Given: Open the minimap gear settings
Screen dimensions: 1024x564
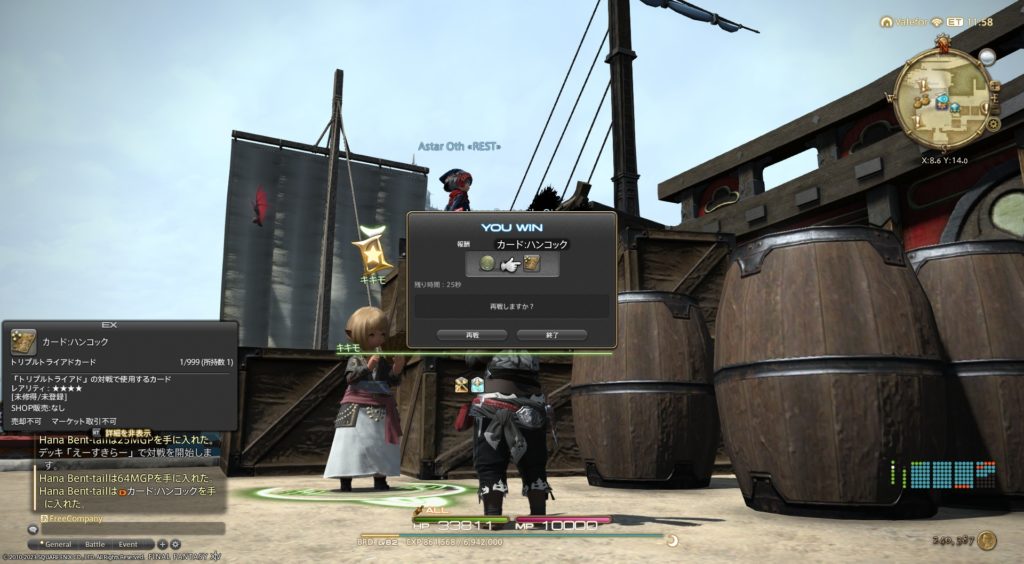Looking at the screenshot, I should click(993, 124).
